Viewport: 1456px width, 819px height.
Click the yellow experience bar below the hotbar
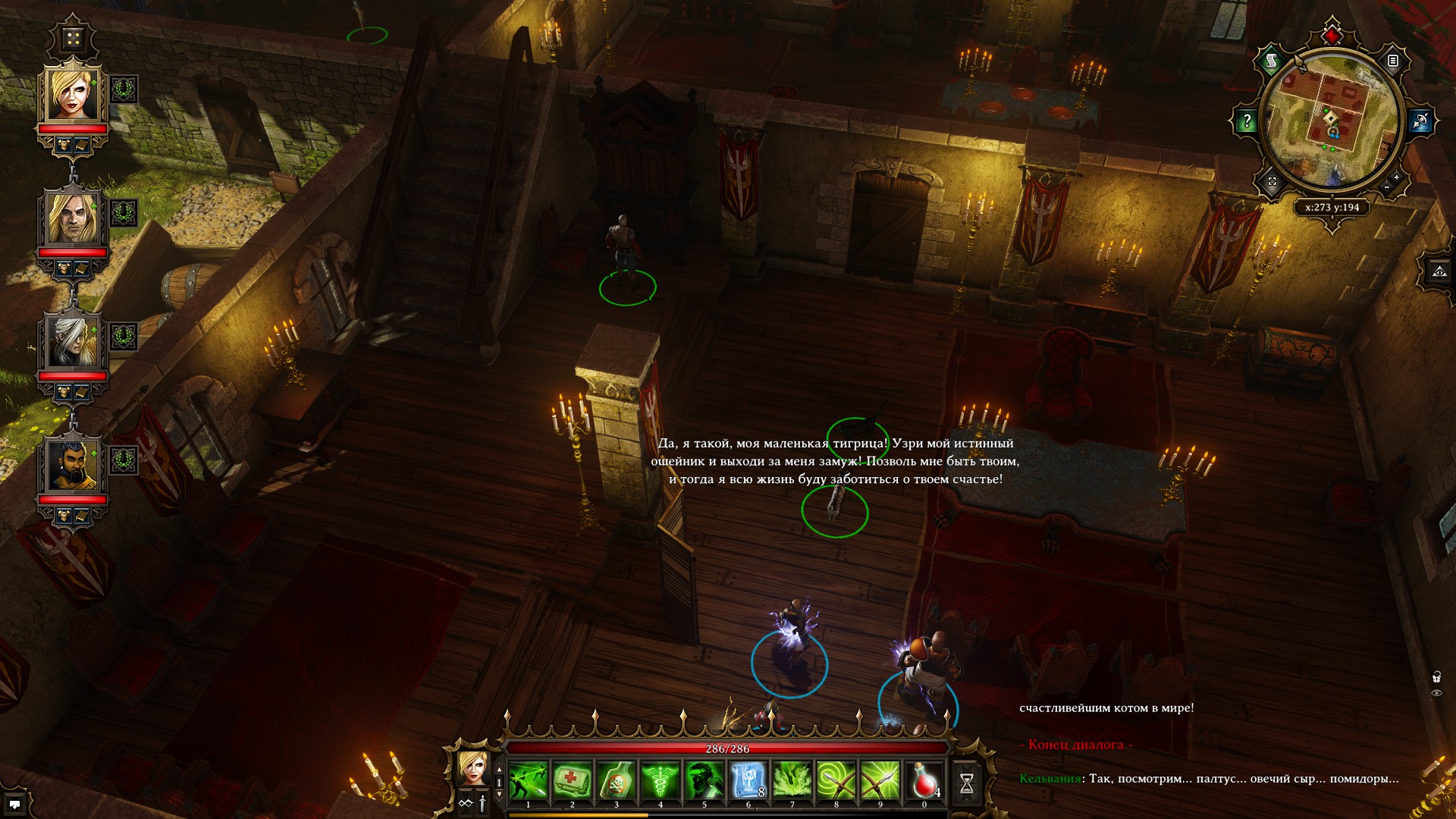tap(577, 814)
